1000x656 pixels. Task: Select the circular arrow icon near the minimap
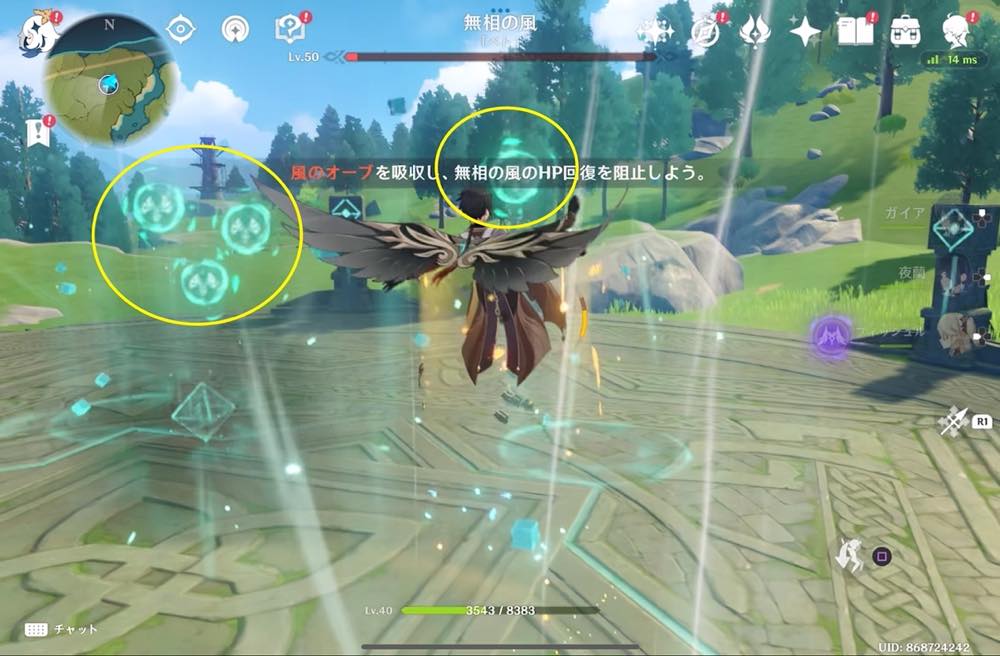tap(237, 29)
